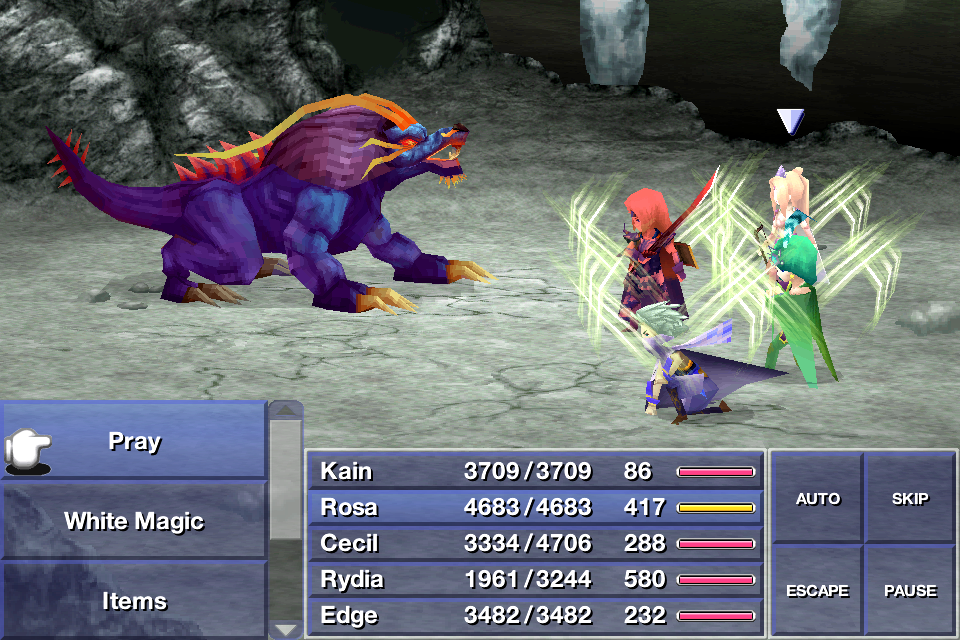Choose the White Magic command
Viewport: 960px width, 640px height.
tap(134, 521)
